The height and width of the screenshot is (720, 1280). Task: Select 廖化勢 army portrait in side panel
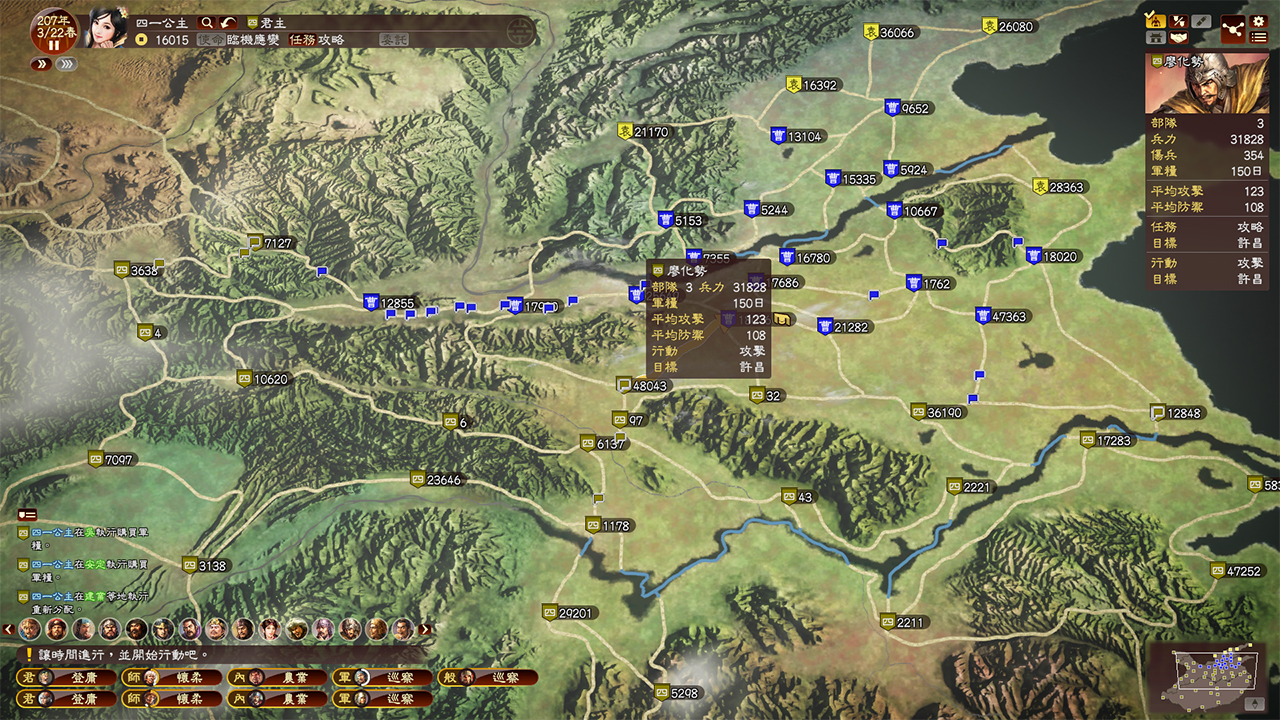1207,83
